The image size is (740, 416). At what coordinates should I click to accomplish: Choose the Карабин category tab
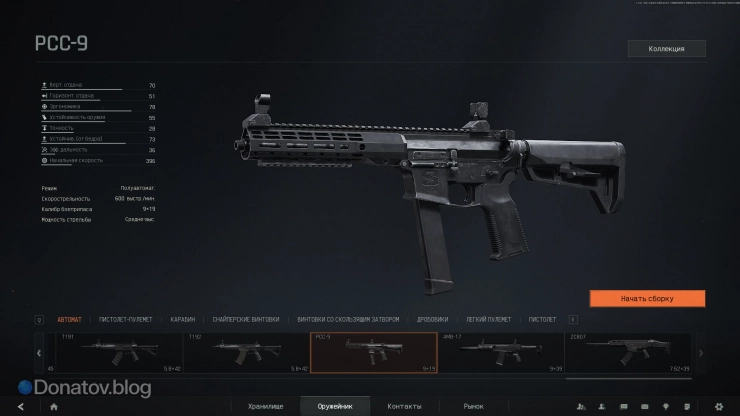click(x=182, y=320)
